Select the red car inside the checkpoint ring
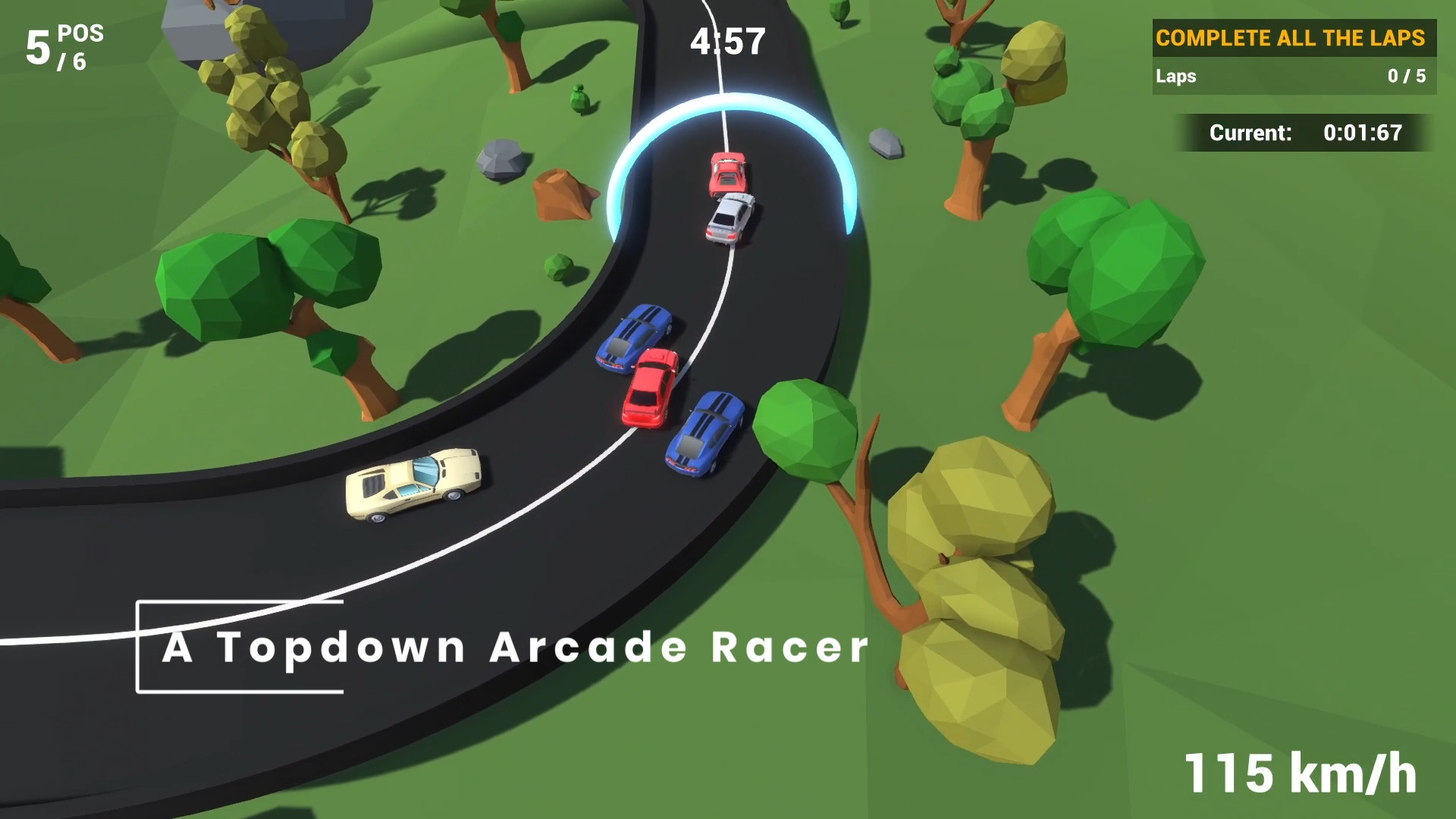Screen dimensions: 1456x819 coord(728,174)
